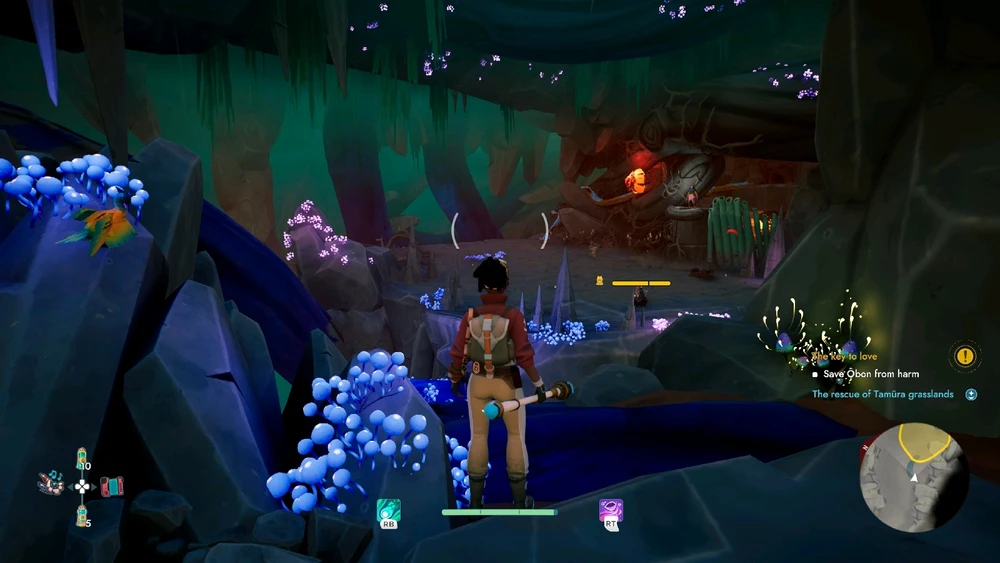The image size is (1000, 563).
Task: Activate the green swirl ability icon
Action: [388, 510]
